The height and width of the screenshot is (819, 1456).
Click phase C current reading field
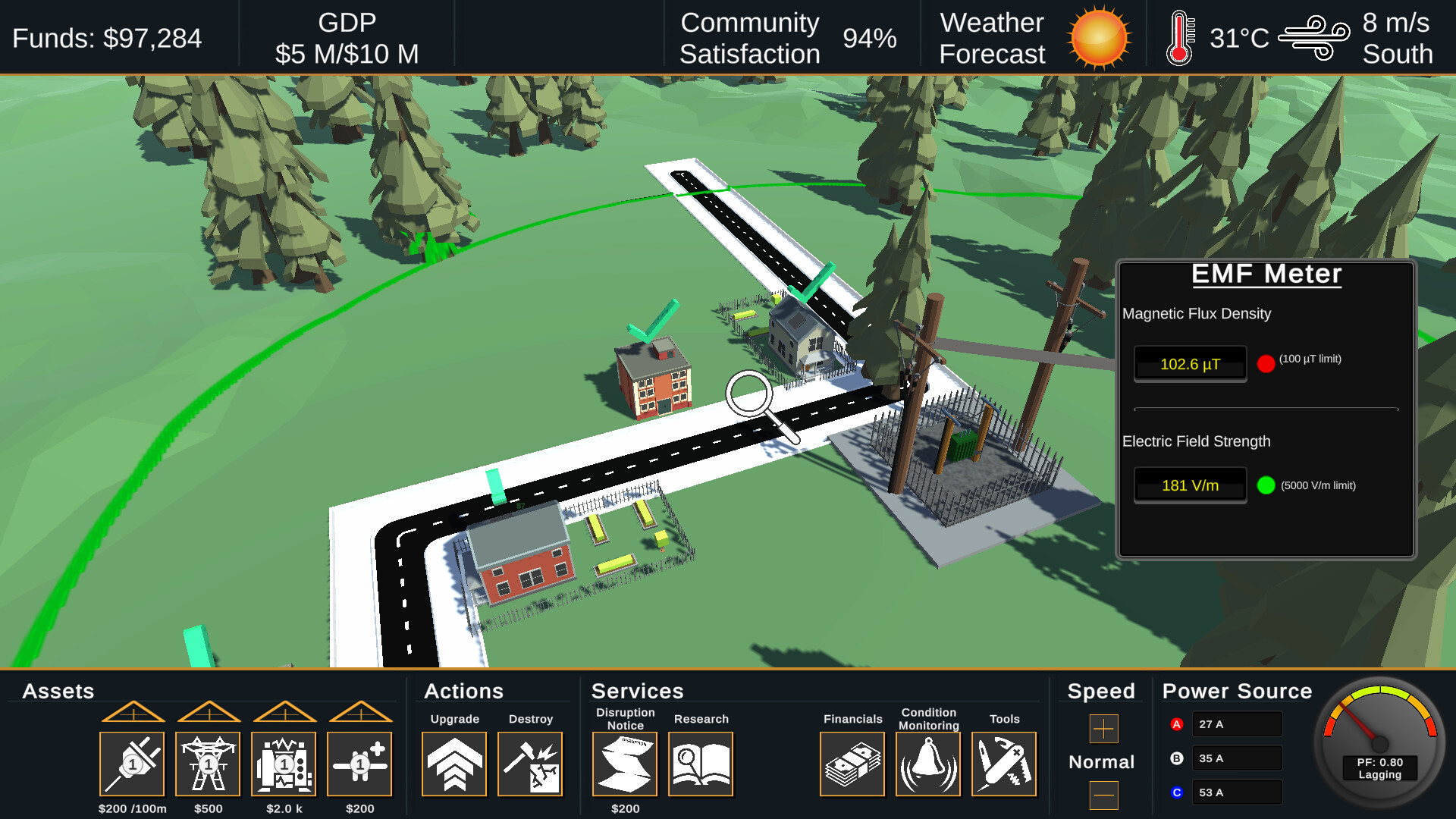1237,792
